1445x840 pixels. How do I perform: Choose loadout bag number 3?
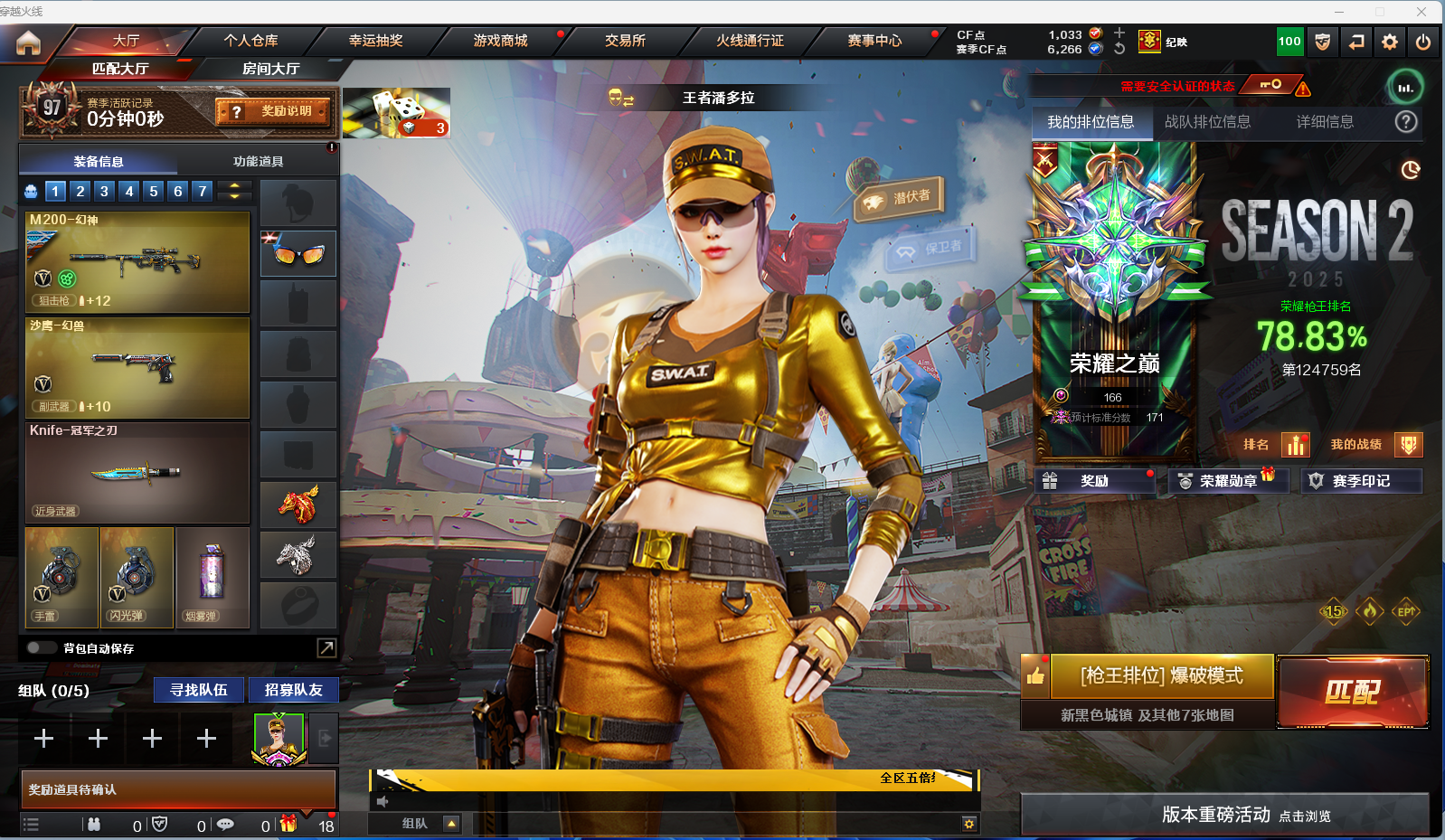104,191
